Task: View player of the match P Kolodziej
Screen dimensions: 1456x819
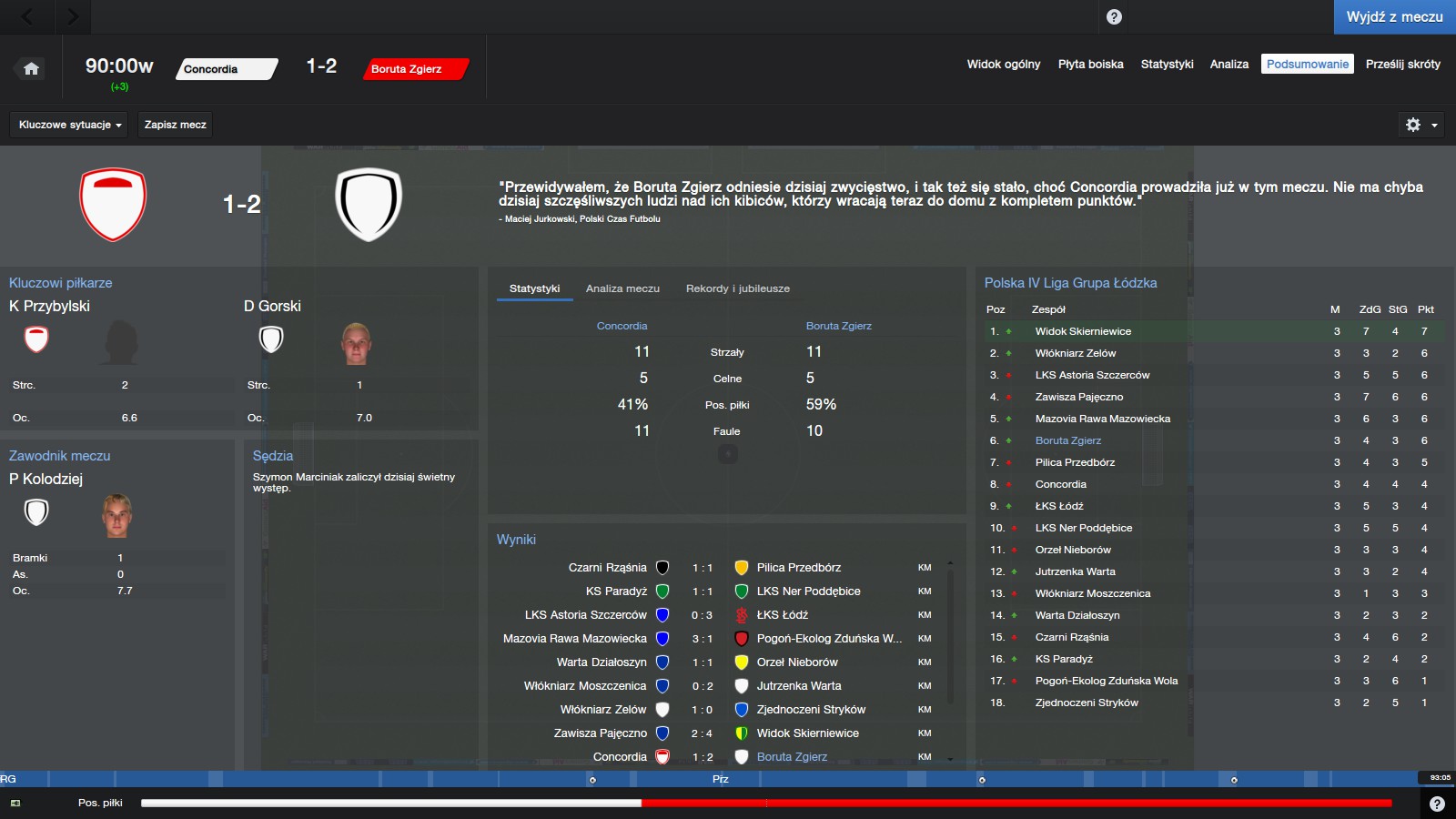Action: 45,479
